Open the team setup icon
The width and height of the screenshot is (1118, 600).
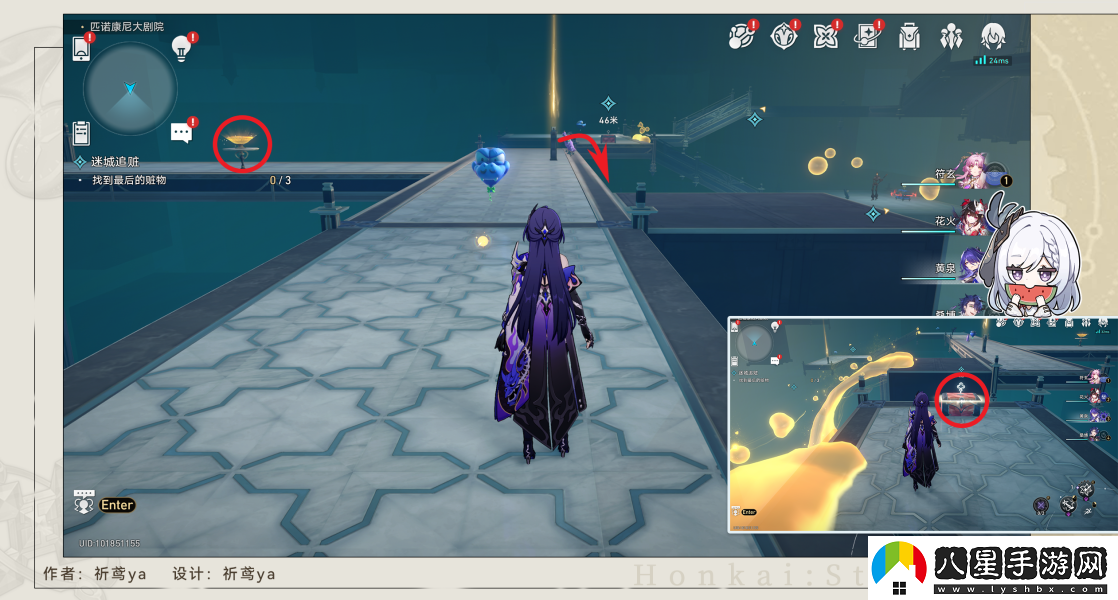[x=950, y=37]
